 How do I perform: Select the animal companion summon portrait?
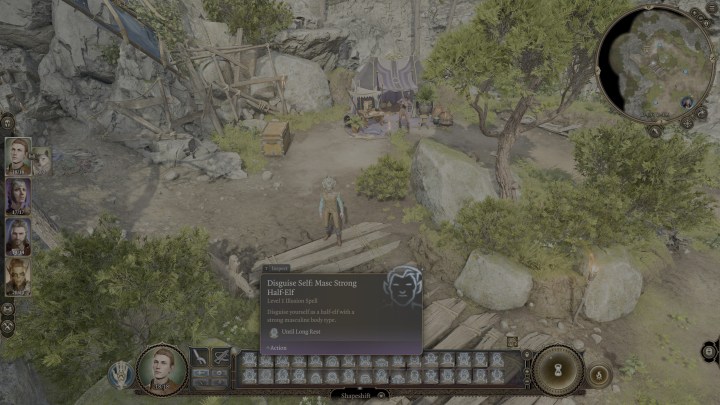[x=41, y=158]
